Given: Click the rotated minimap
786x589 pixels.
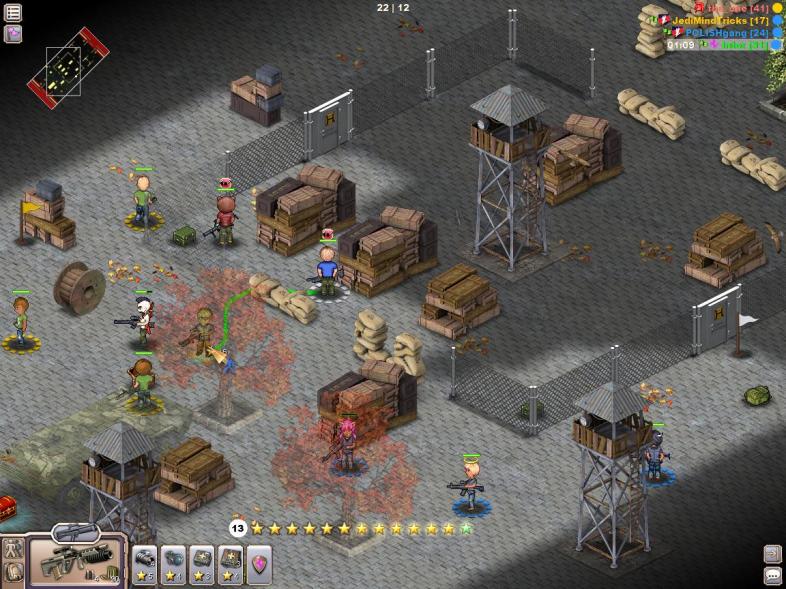Looking at the screenshot, I should (67, 67).
